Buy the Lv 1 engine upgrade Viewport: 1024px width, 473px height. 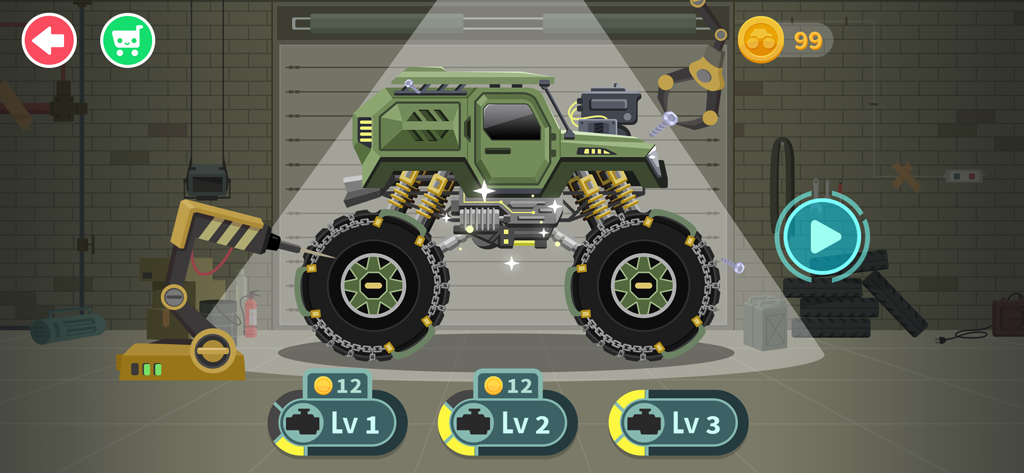click(x=338, y=423)
